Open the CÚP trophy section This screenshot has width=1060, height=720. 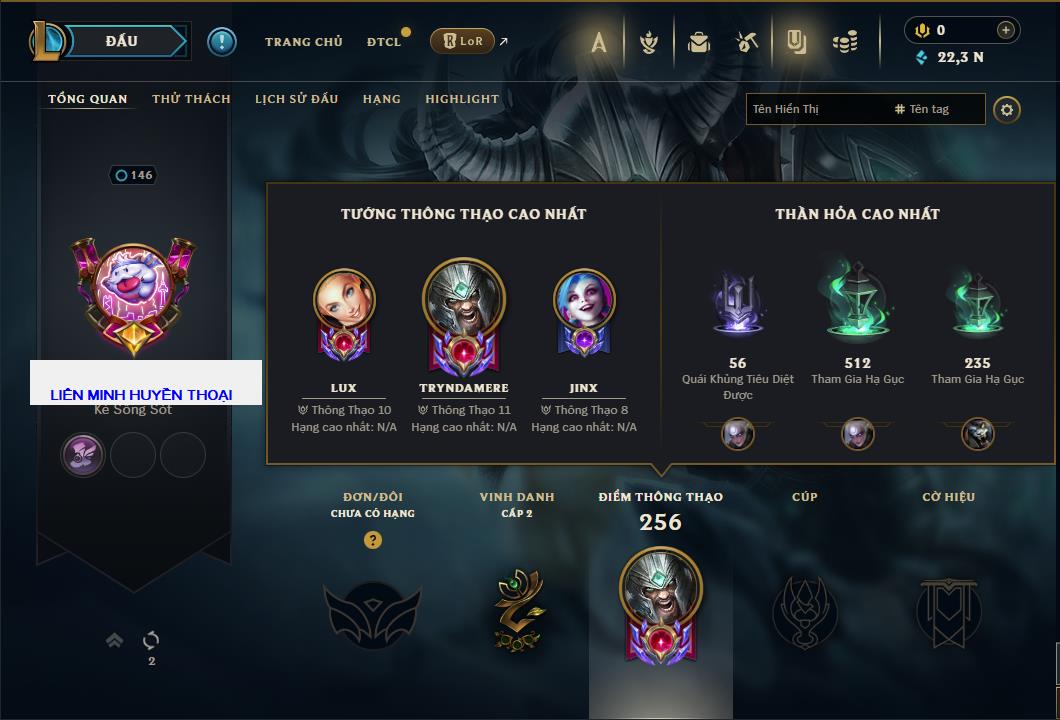pyautogui.click(x=805, y=610)
